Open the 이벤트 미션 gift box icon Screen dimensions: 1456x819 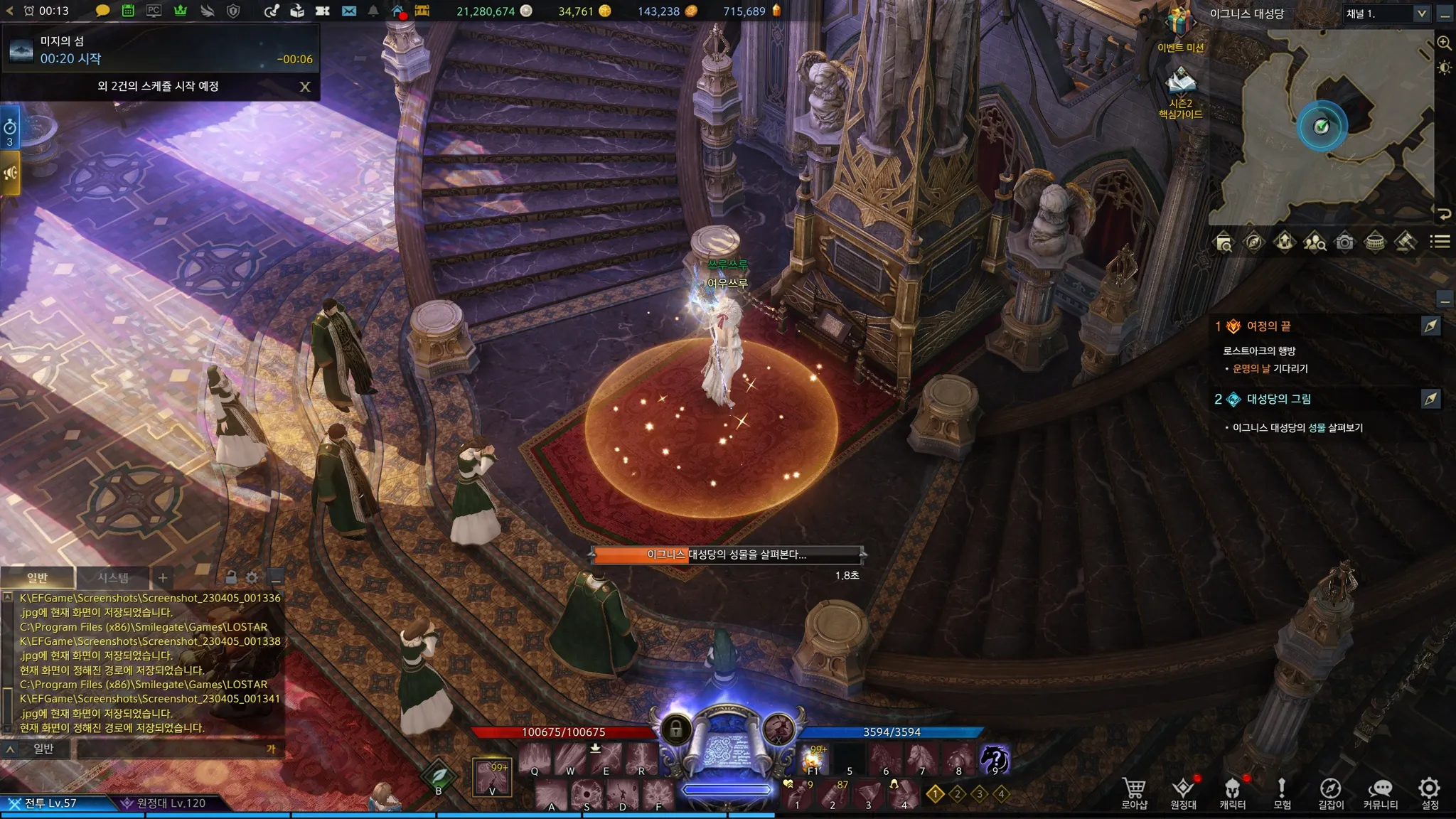pos(1180,24)
